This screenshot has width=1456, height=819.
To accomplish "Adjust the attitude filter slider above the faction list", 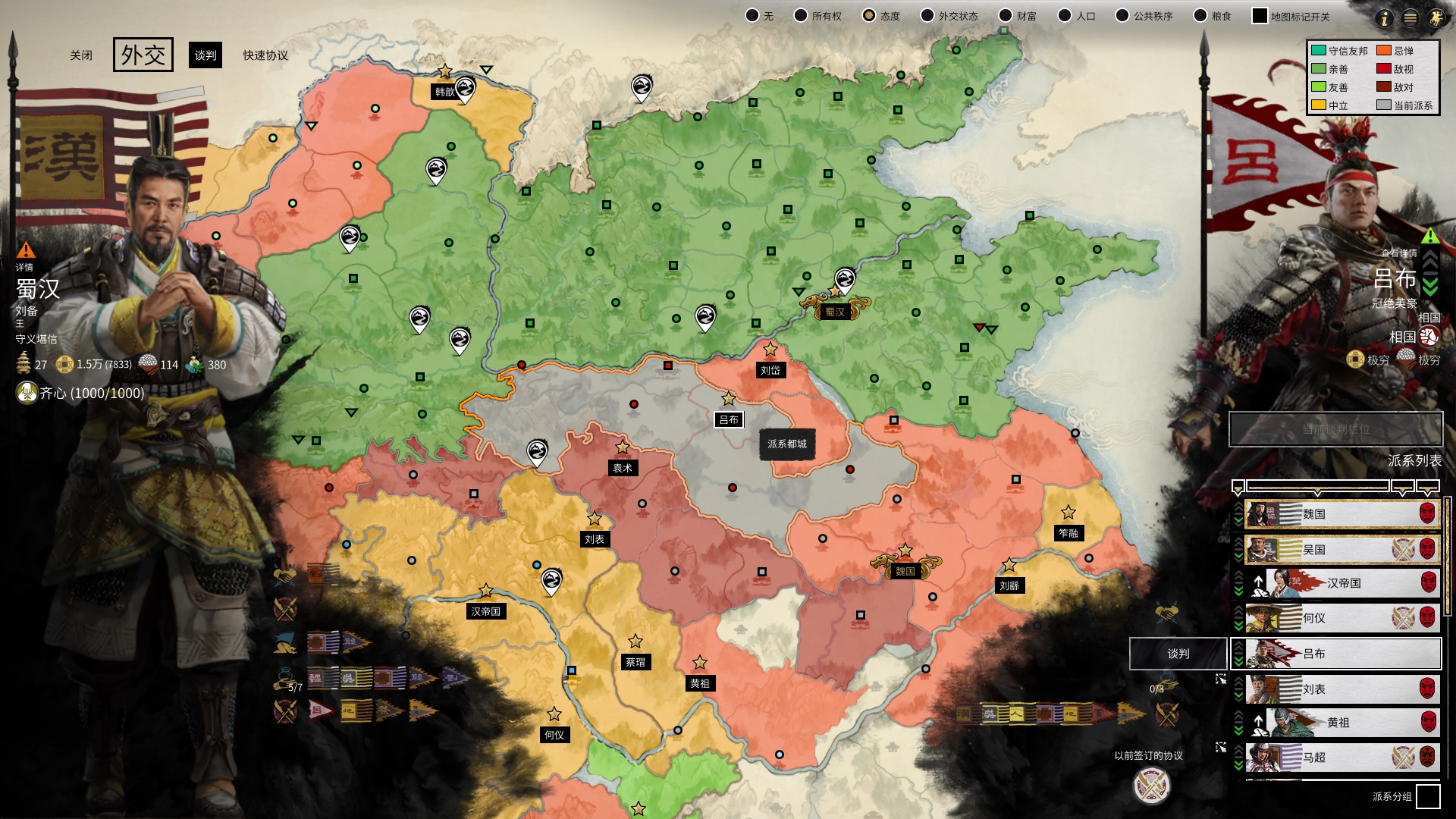I will pos(1317,485).
